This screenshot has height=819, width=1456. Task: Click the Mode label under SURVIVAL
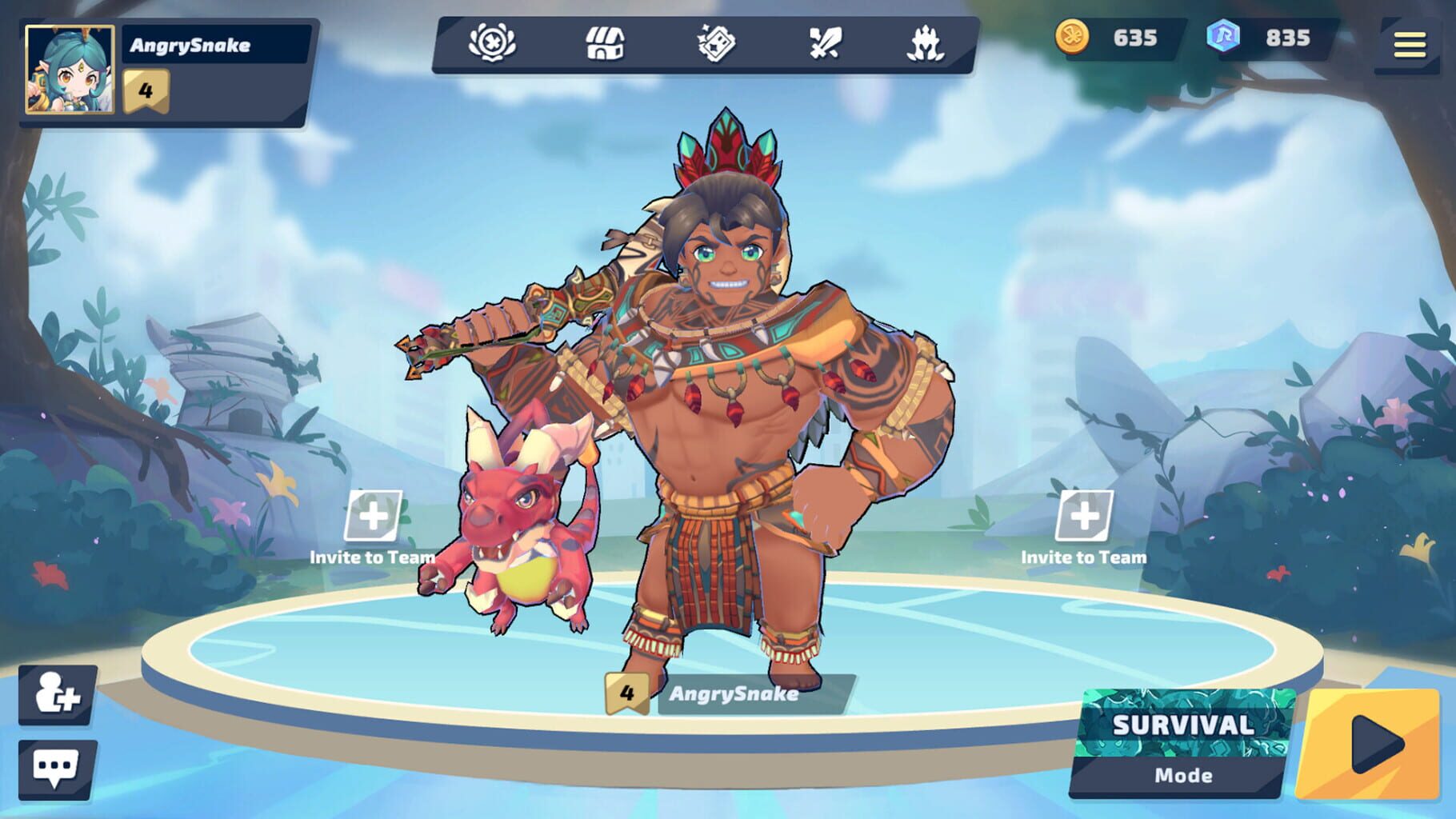[x=1184, y=774]
